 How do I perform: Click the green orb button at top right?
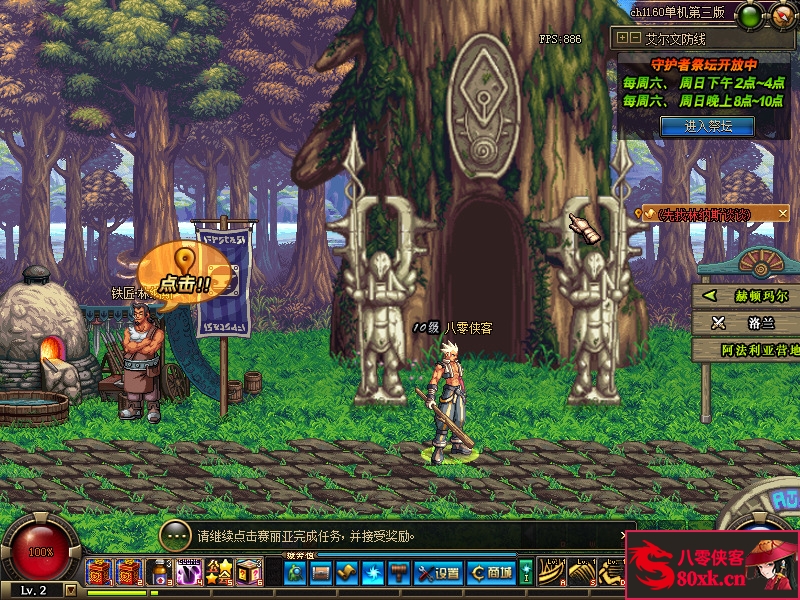pyautogui.click(x=748, y=15)
